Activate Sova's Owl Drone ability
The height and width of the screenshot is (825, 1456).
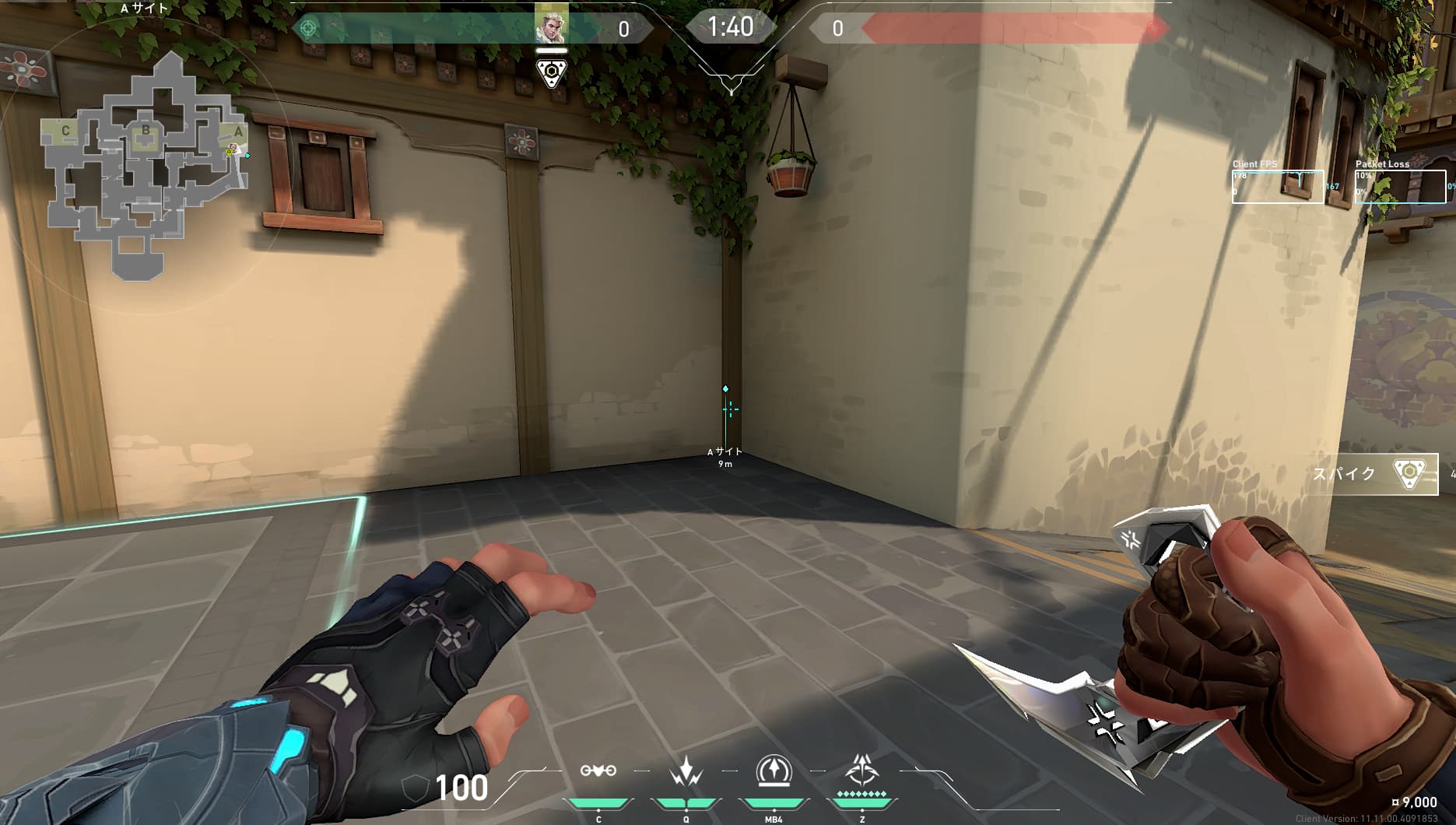pos(598,771)
